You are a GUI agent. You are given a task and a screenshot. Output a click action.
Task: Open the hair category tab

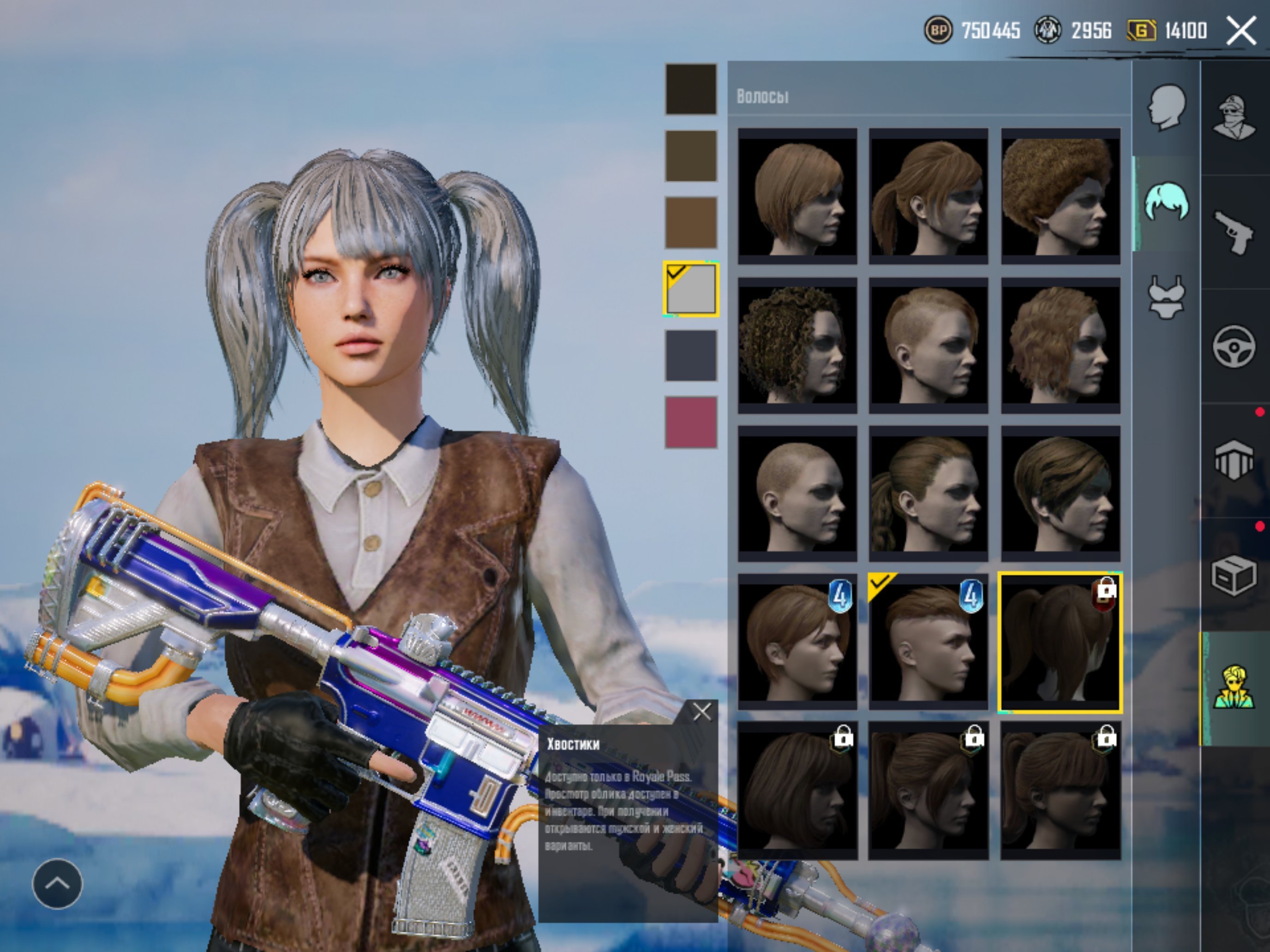pos(1166,202)
